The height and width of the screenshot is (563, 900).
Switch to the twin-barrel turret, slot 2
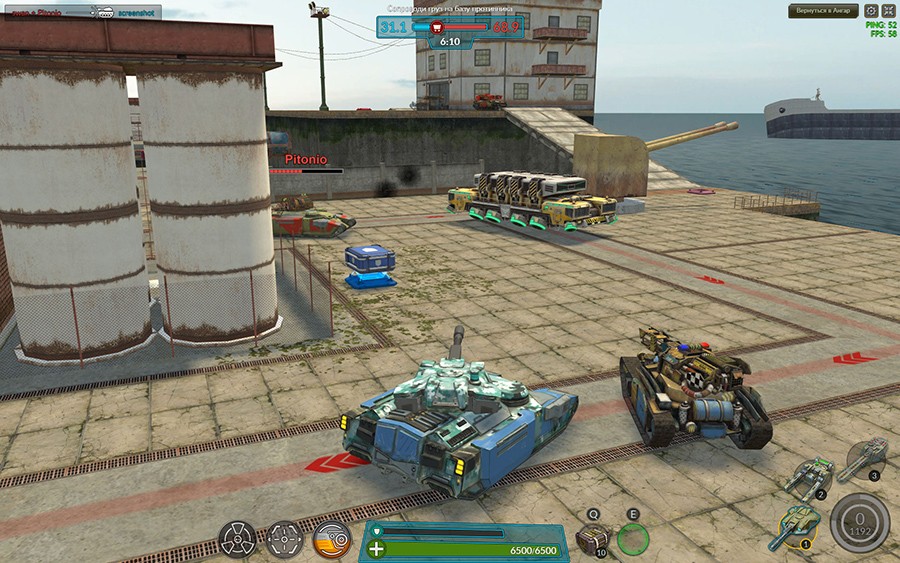click(x=814, y=477)
